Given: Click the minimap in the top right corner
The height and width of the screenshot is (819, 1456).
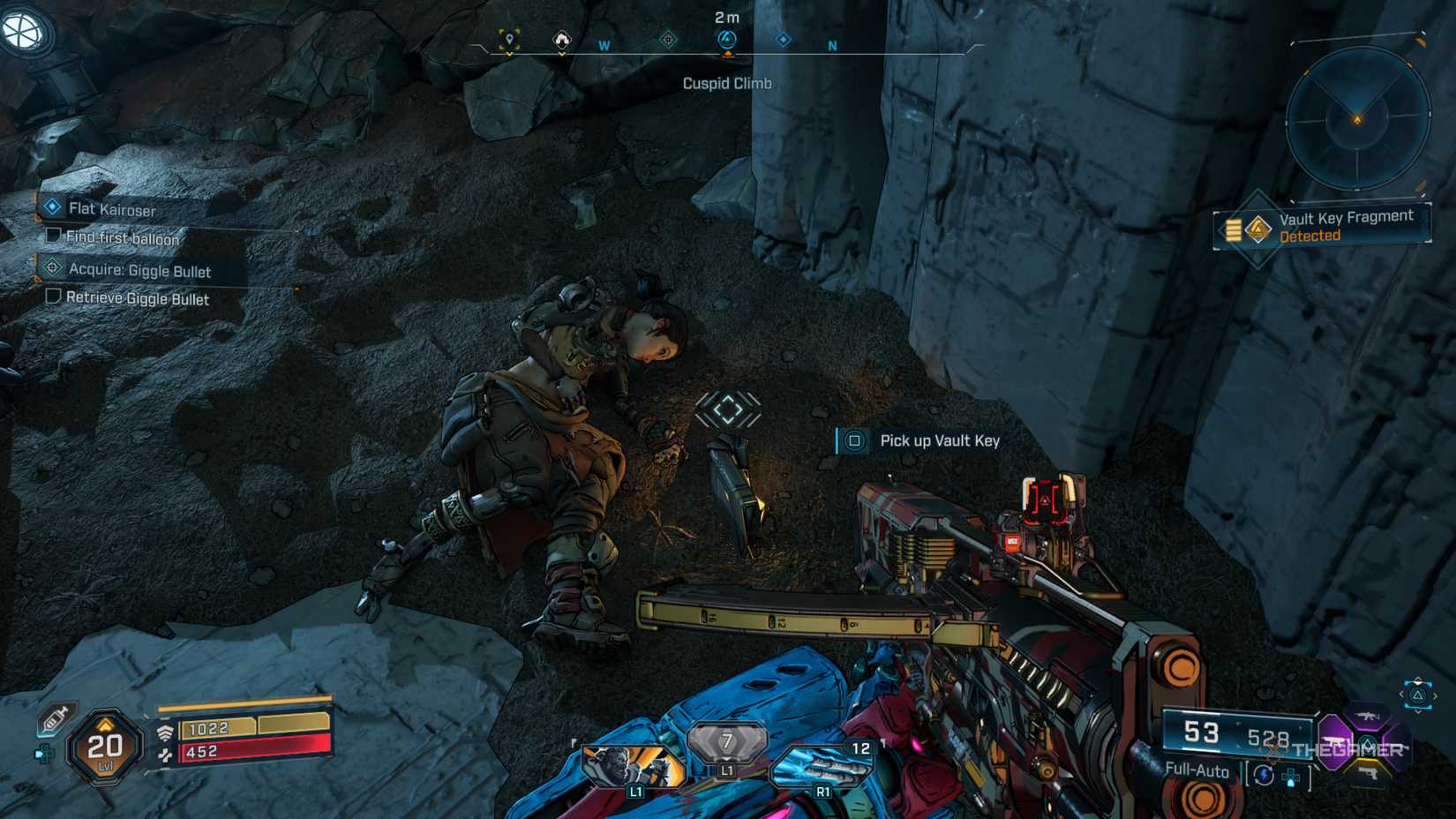Looking at the screenshot, I should (1359, 119).
